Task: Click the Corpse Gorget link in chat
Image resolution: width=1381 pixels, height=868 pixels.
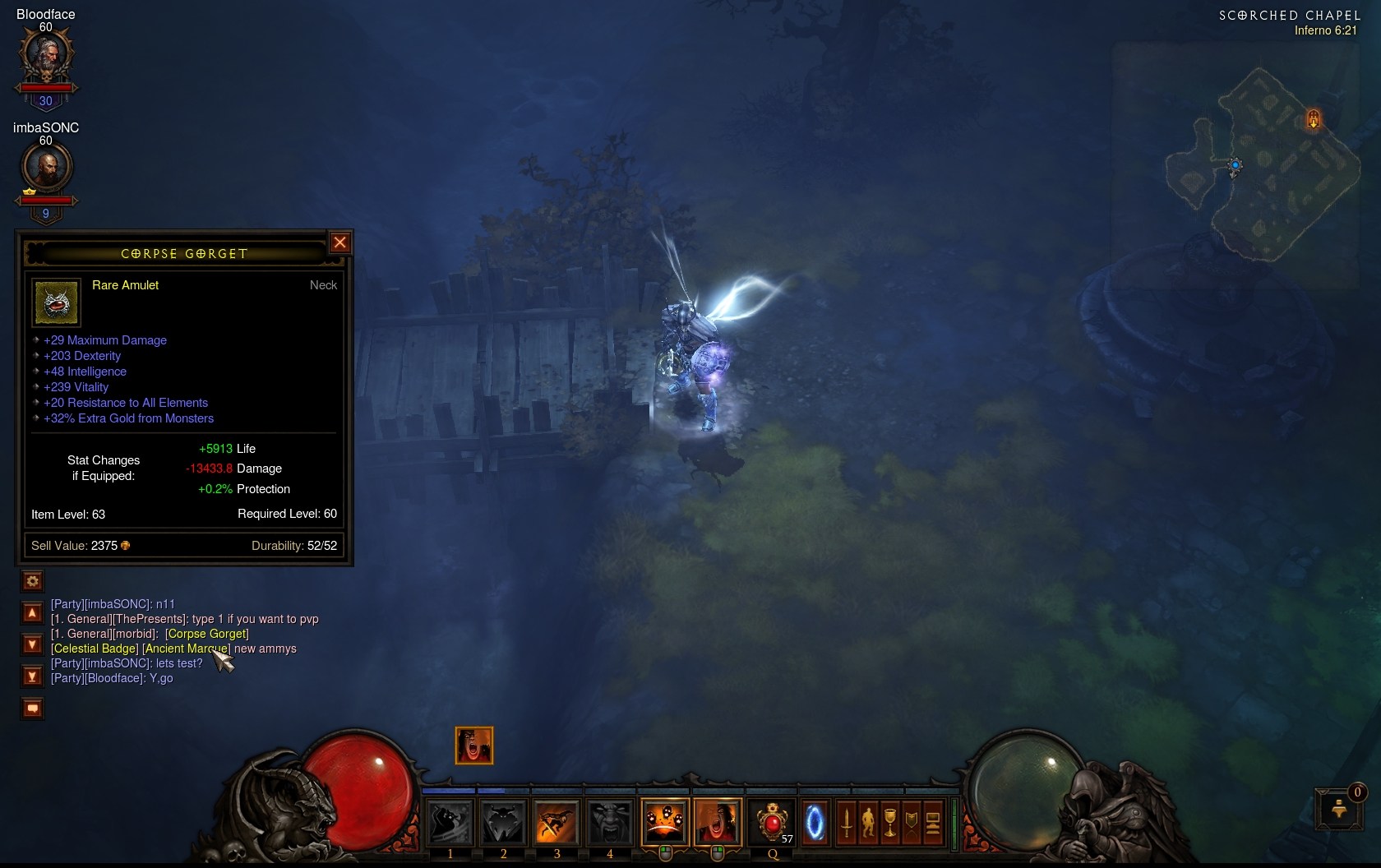Action: (206, 634)
